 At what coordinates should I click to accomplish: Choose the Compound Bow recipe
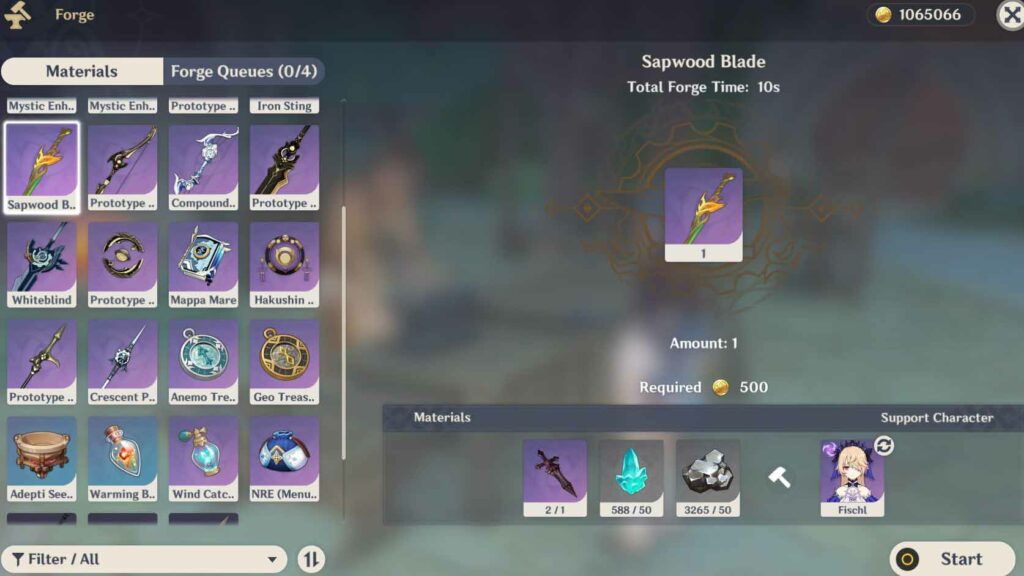tap(204, 167)
